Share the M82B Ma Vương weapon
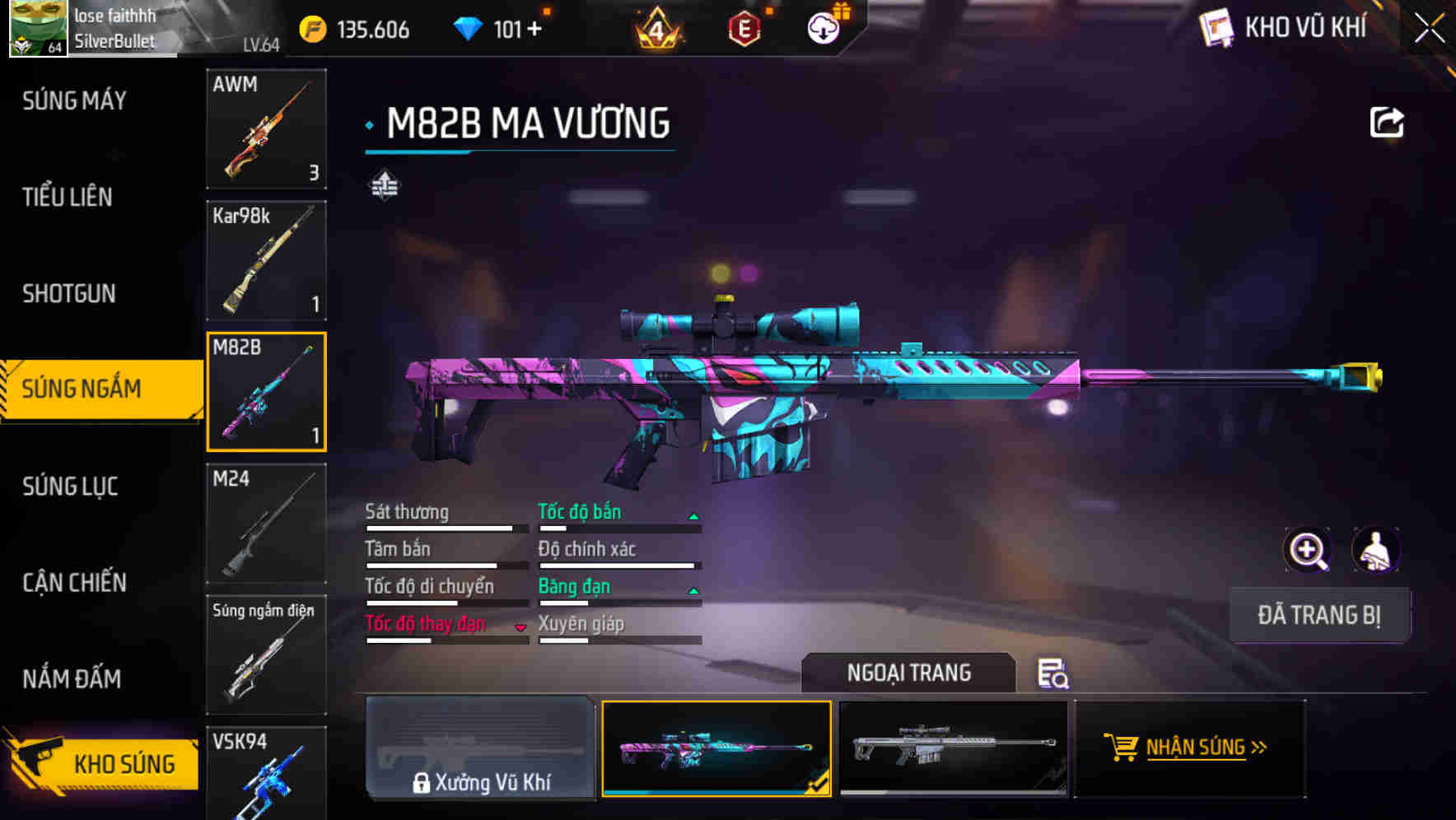This screenshot has width=1456, height=820. pyautogui.click(x=1388, y=121)
